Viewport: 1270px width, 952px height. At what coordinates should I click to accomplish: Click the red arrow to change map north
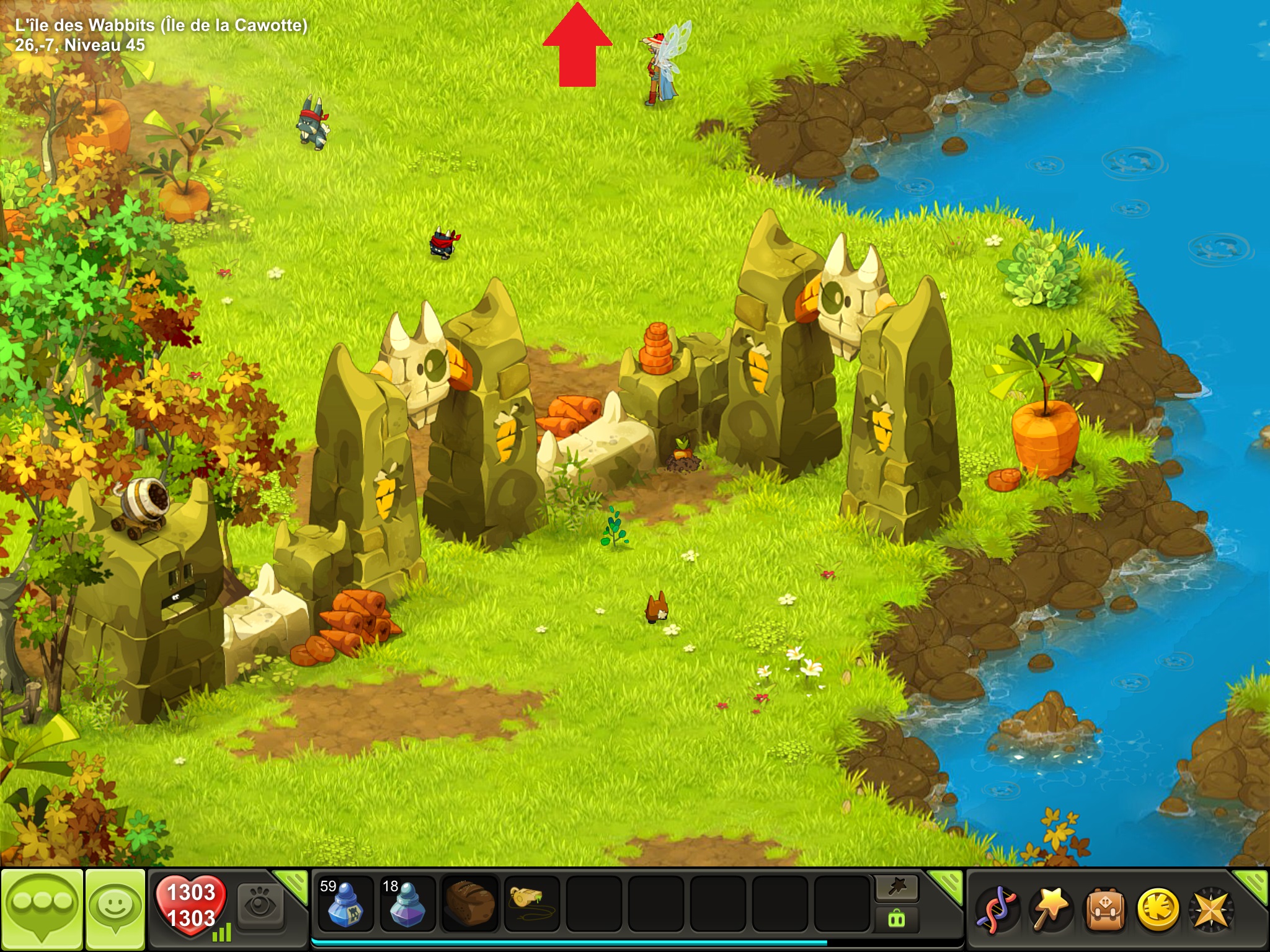point(577,46)
